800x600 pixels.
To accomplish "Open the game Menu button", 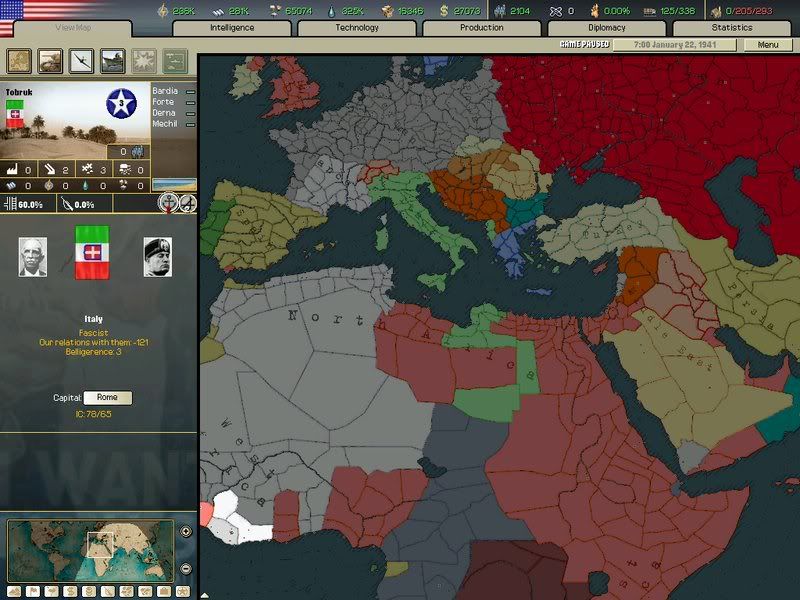I will click(x=768, y=45).
